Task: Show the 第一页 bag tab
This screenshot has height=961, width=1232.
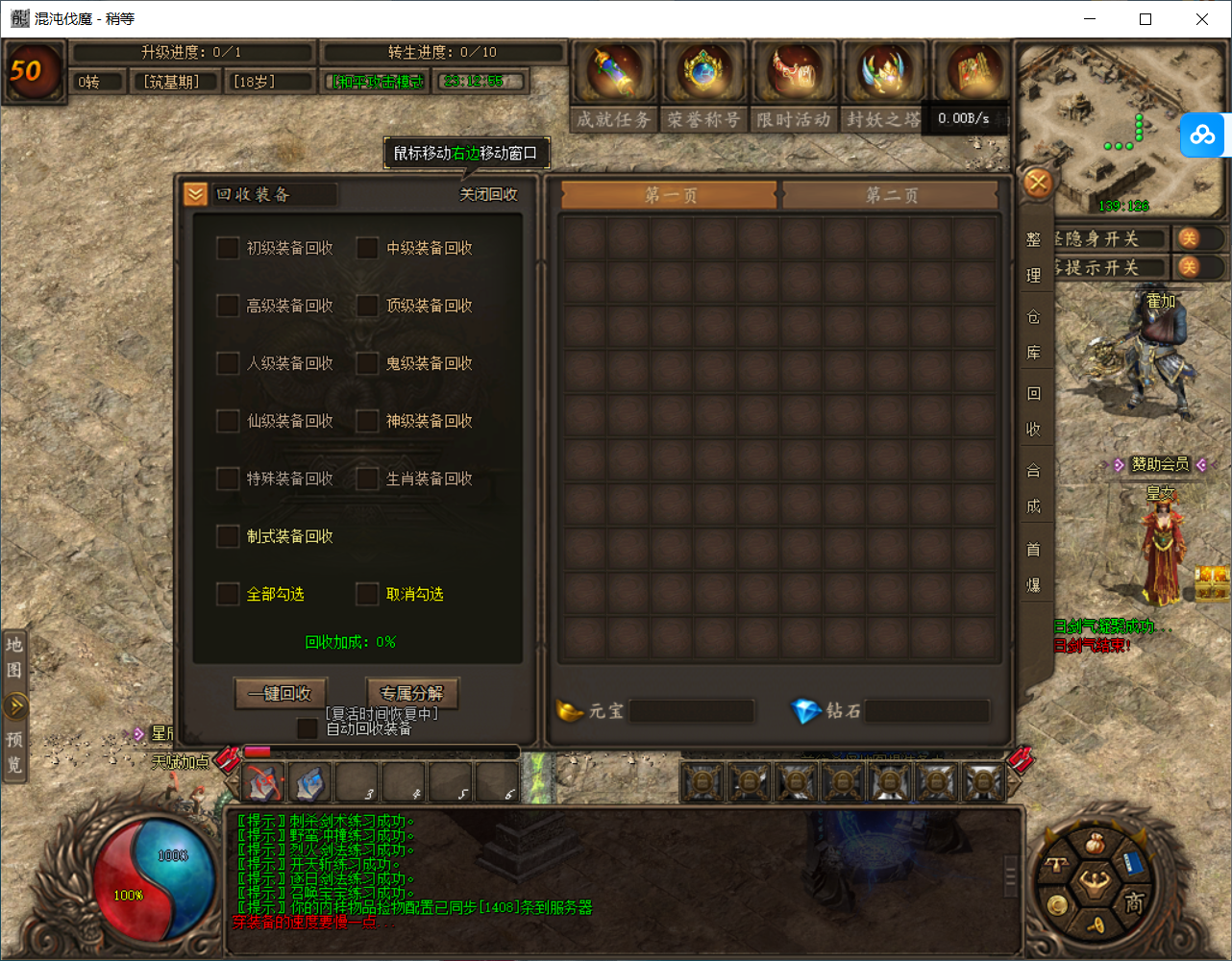Action: pyautogui.click(x=670, y=195)
